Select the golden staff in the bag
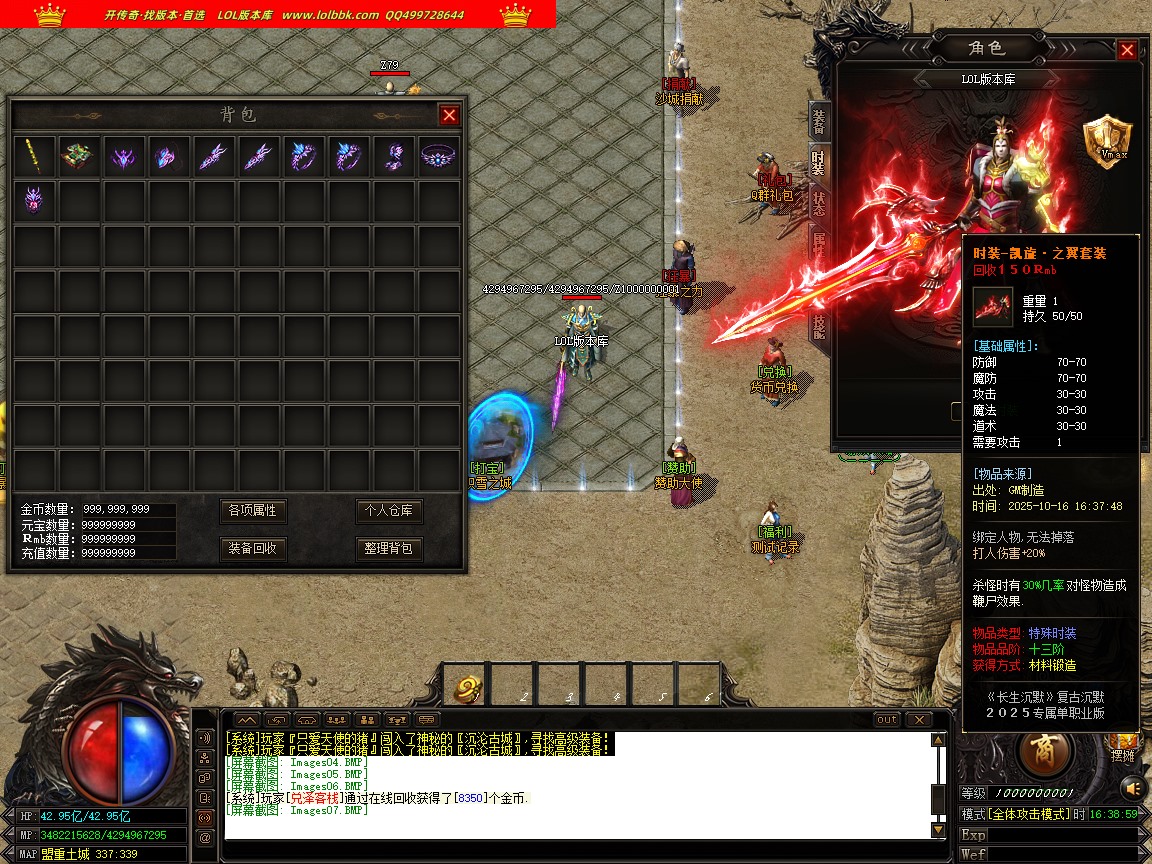 point(35,156)
